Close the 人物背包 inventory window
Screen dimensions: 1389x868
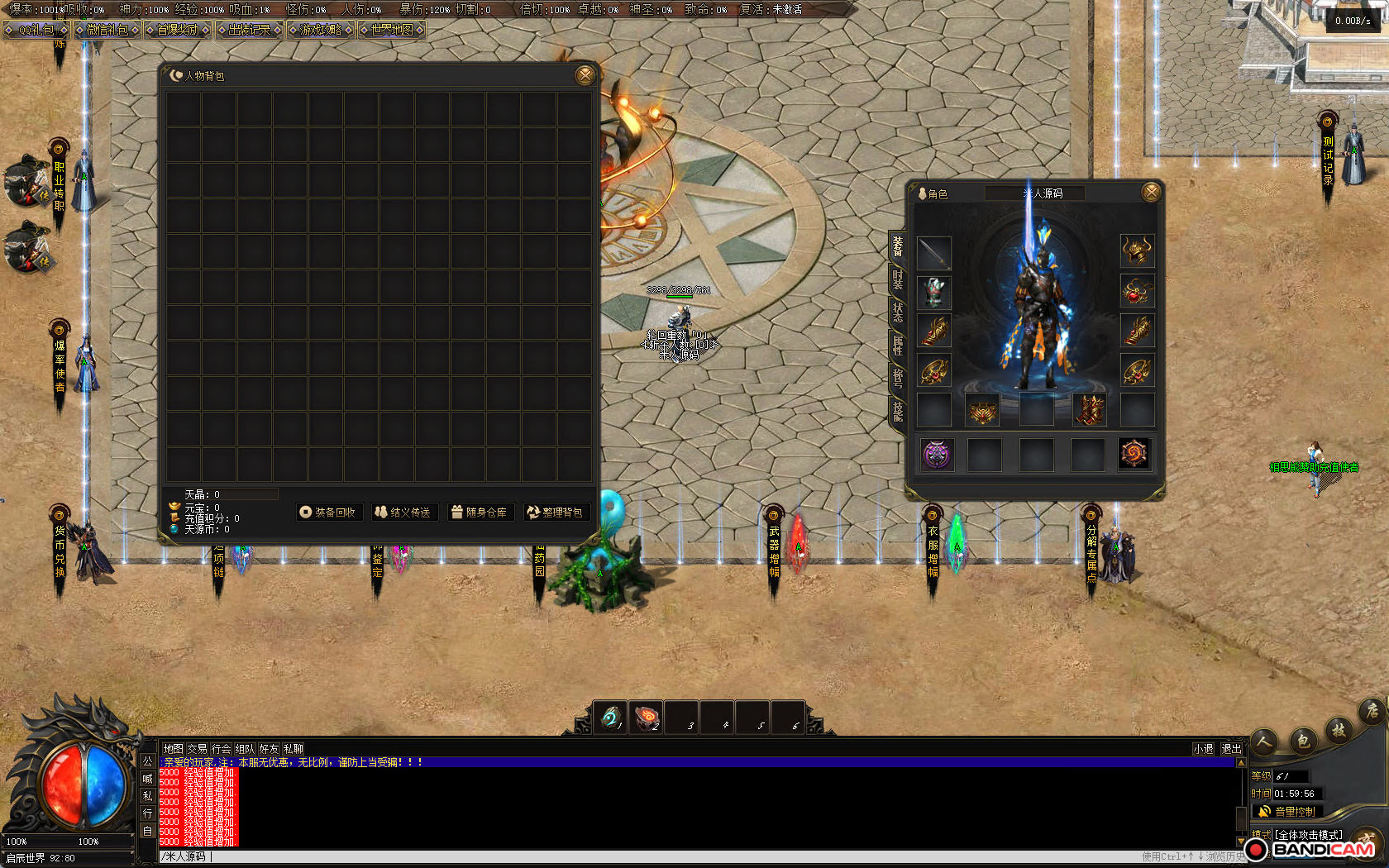(x=585, y=75)
